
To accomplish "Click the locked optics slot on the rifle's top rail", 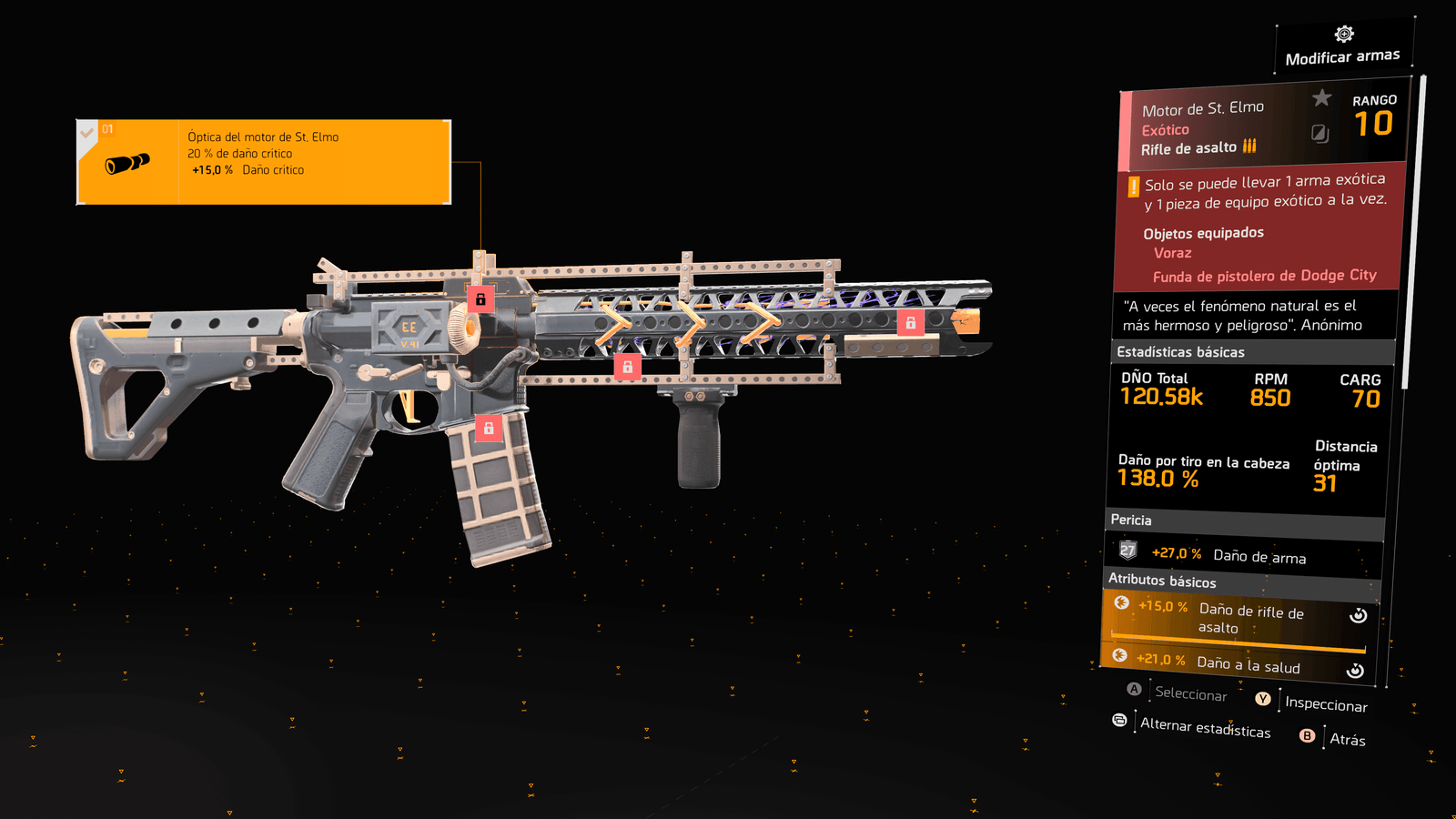I will (x=480, y=298).
